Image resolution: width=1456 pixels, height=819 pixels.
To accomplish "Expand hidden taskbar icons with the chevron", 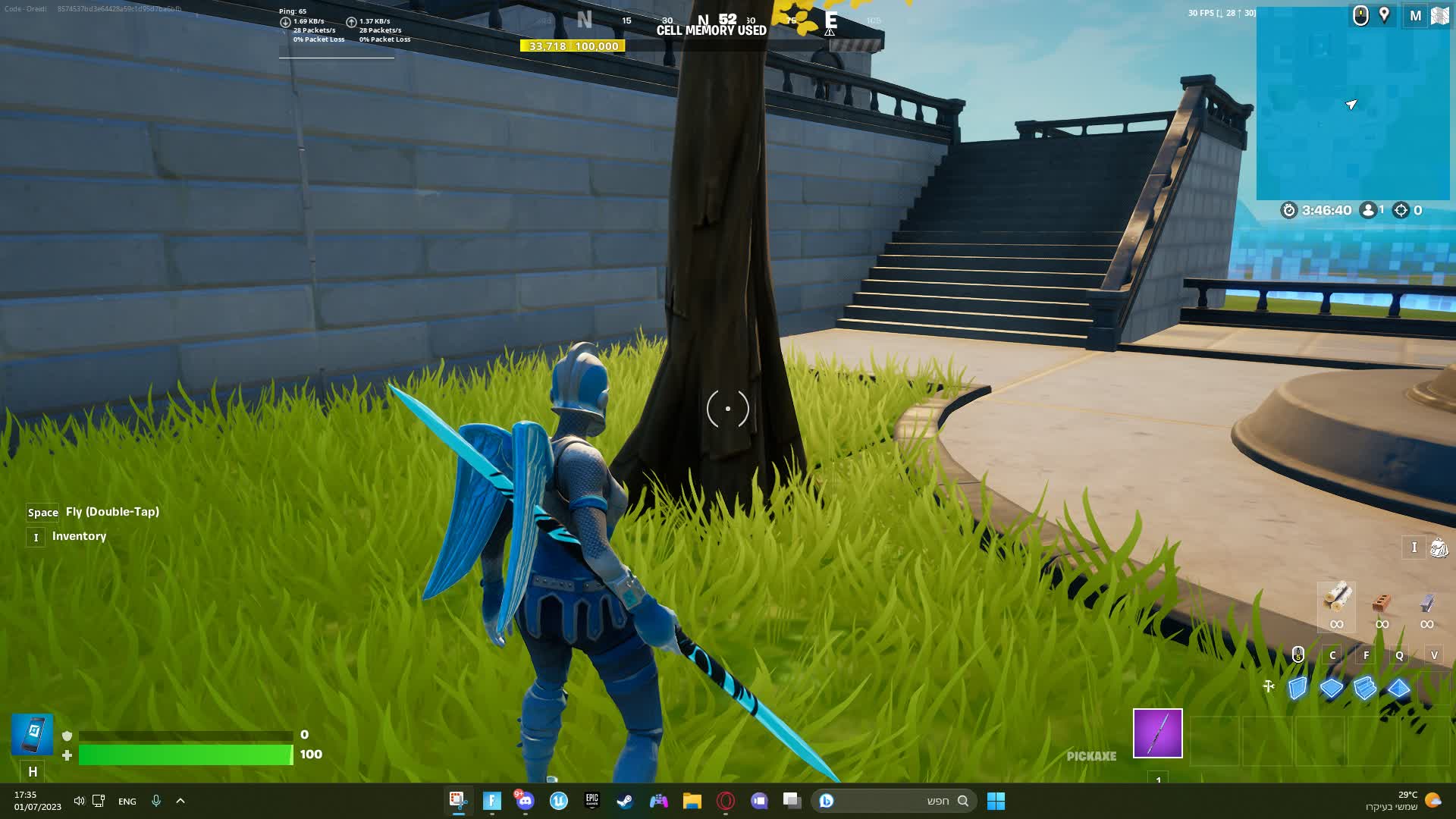I will coord(180,801).
